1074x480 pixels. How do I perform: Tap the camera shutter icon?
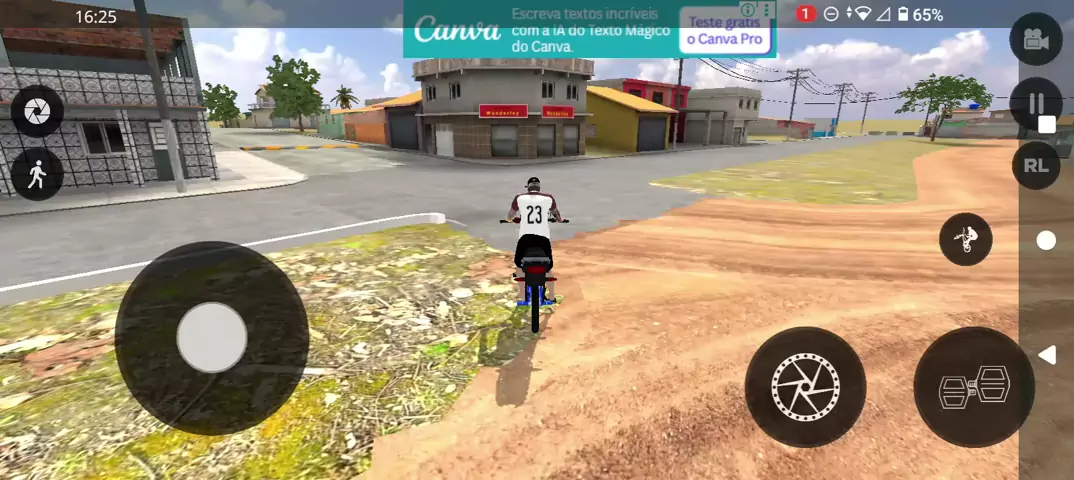(37, 111)
